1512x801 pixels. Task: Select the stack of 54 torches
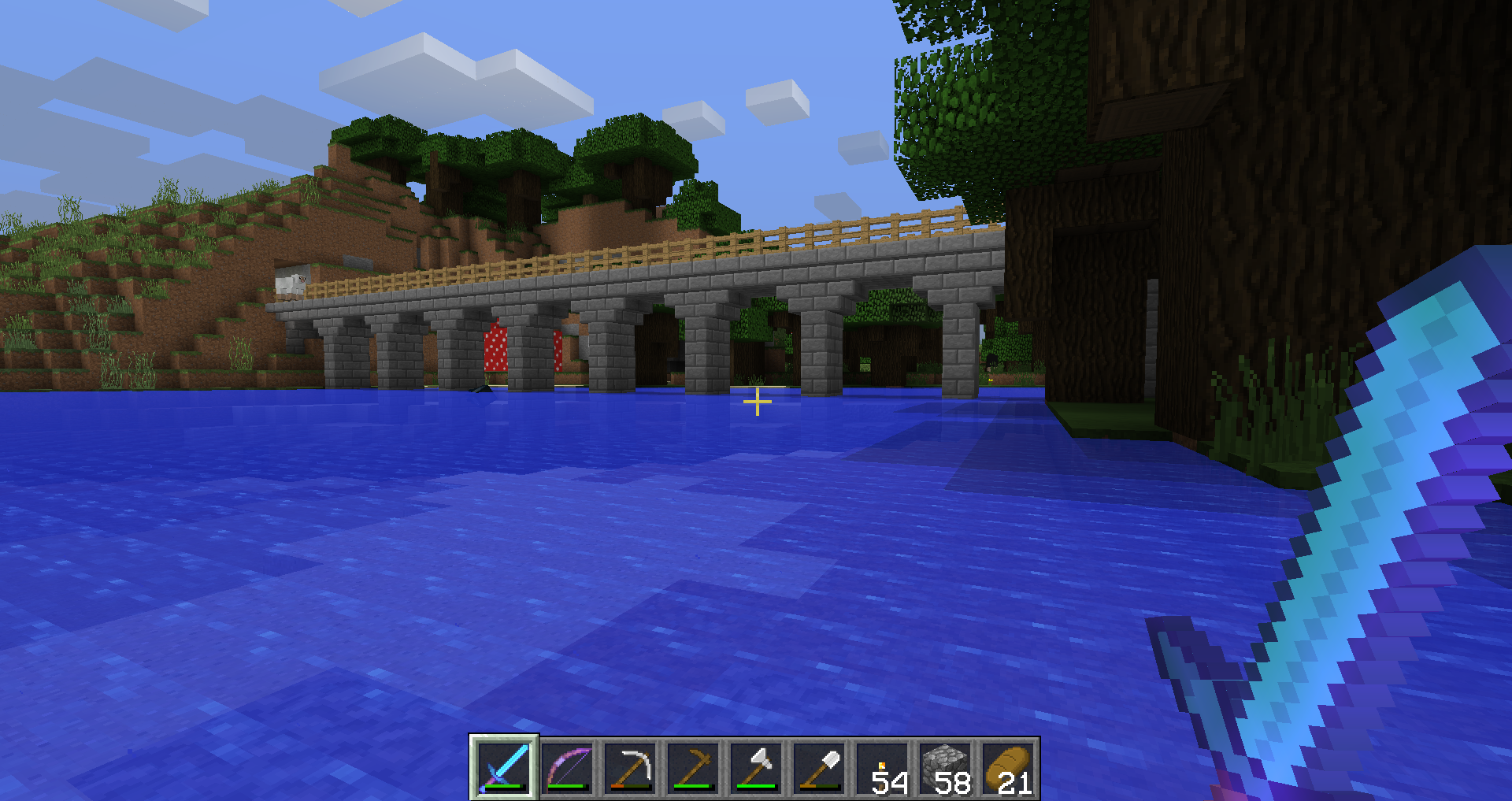point(882,768)
